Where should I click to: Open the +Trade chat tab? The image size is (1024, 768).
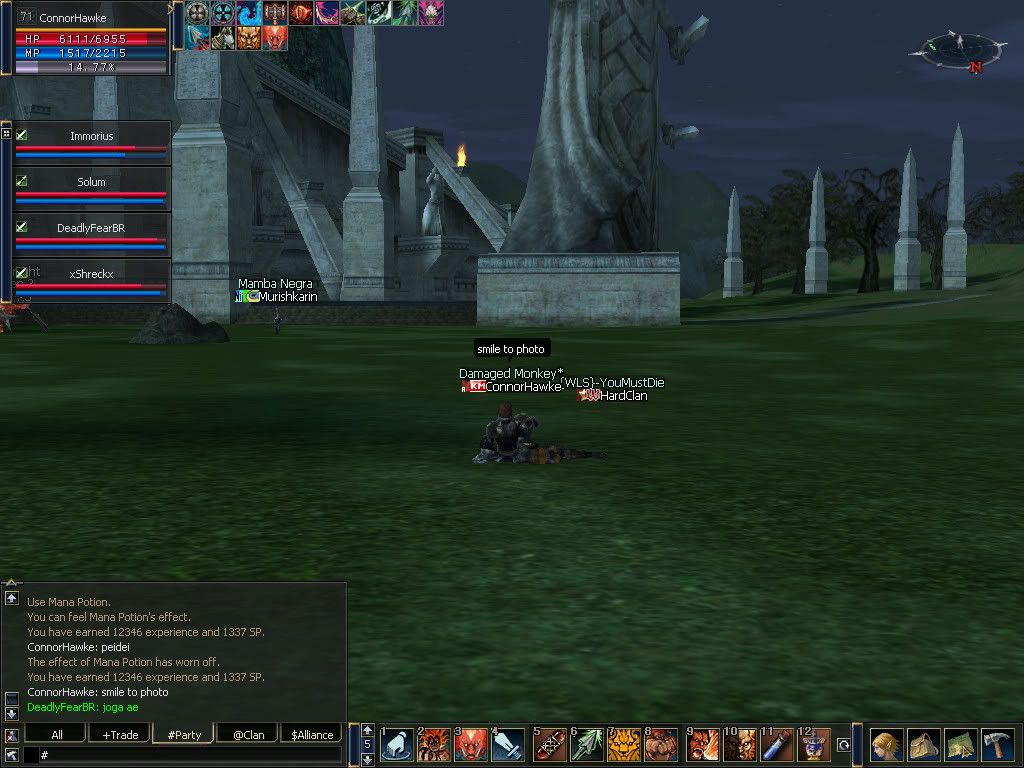pyautogui.click(x=120, y=735)
